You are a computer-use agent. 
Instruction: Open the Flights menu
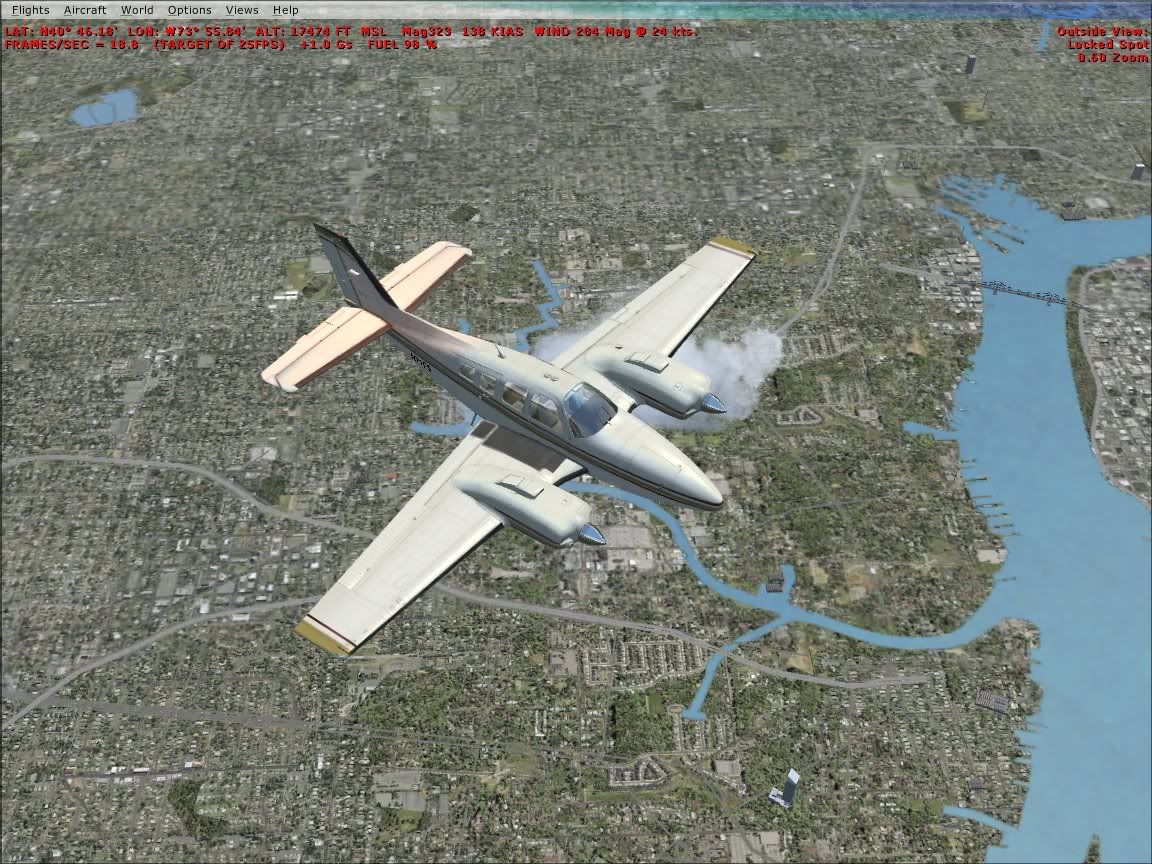[x=30, y=9]
